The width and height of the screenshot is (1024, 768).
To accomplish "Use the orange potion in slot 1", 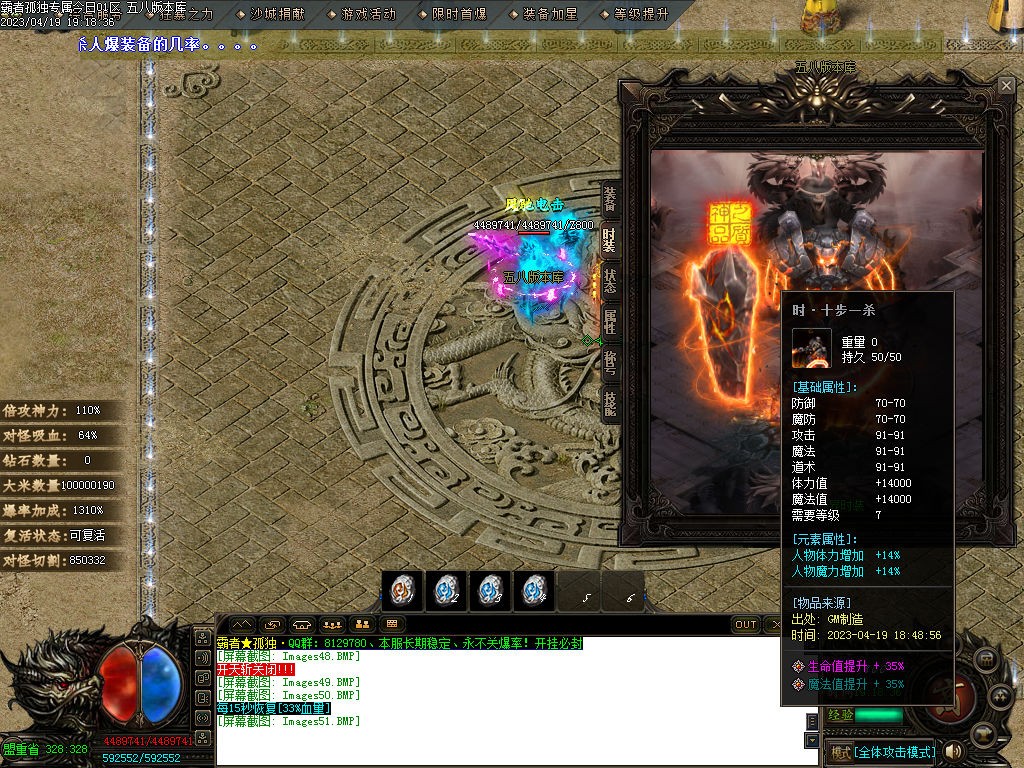I will [402, 590].
